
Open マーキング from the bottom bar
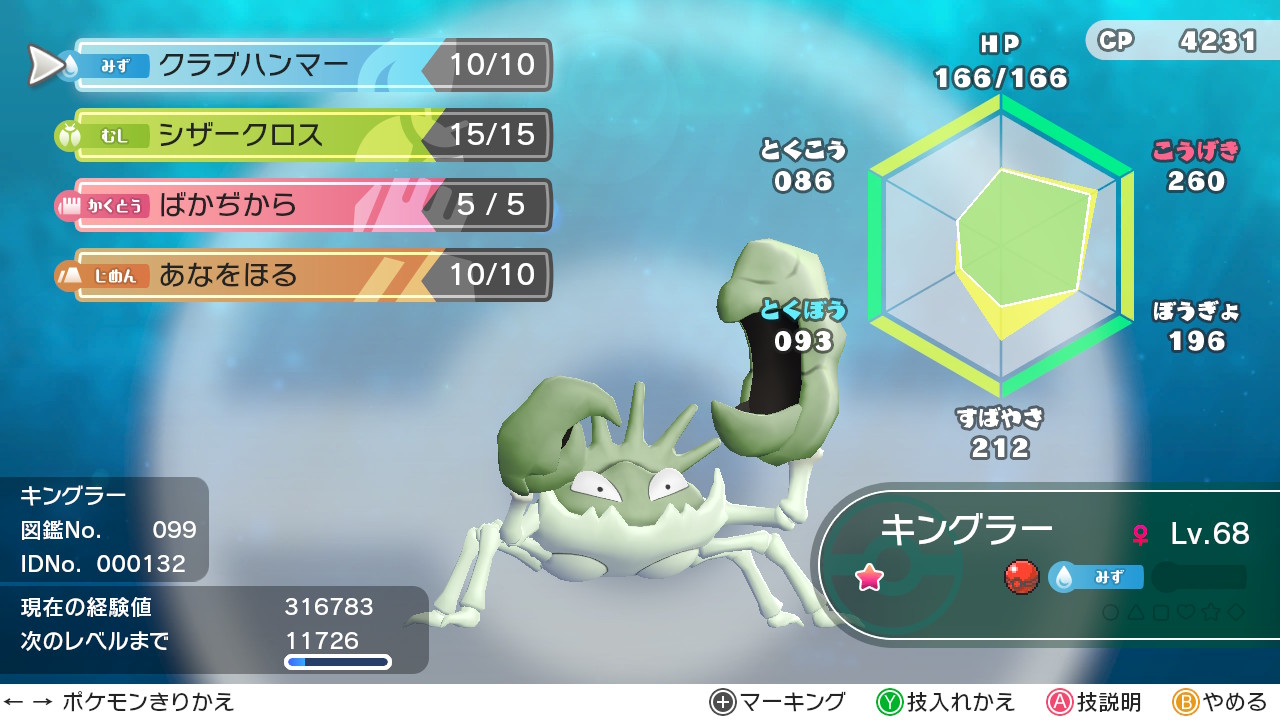[775, 703]
